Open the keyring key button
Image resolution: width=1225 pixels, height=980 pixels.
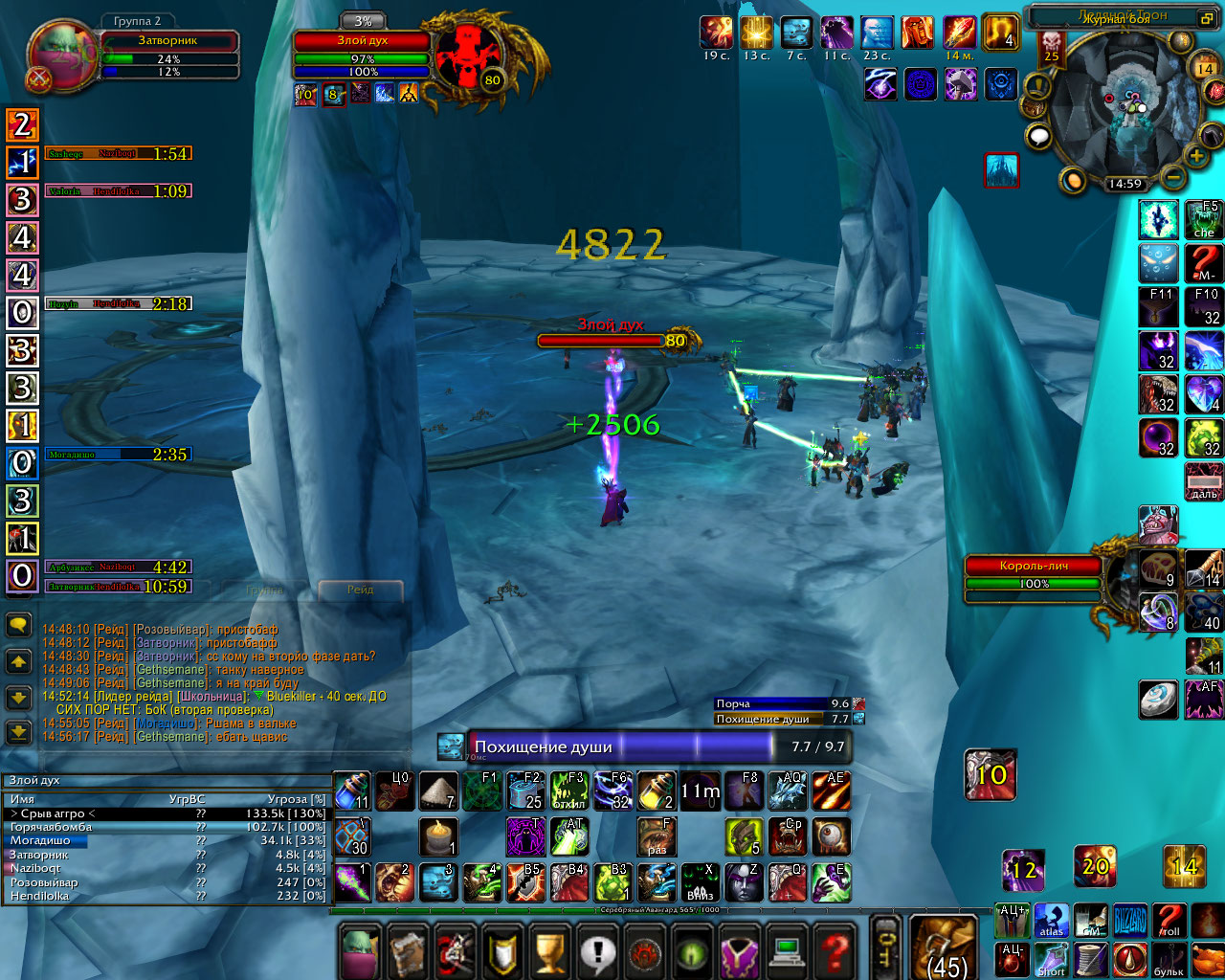pos(886,947)
